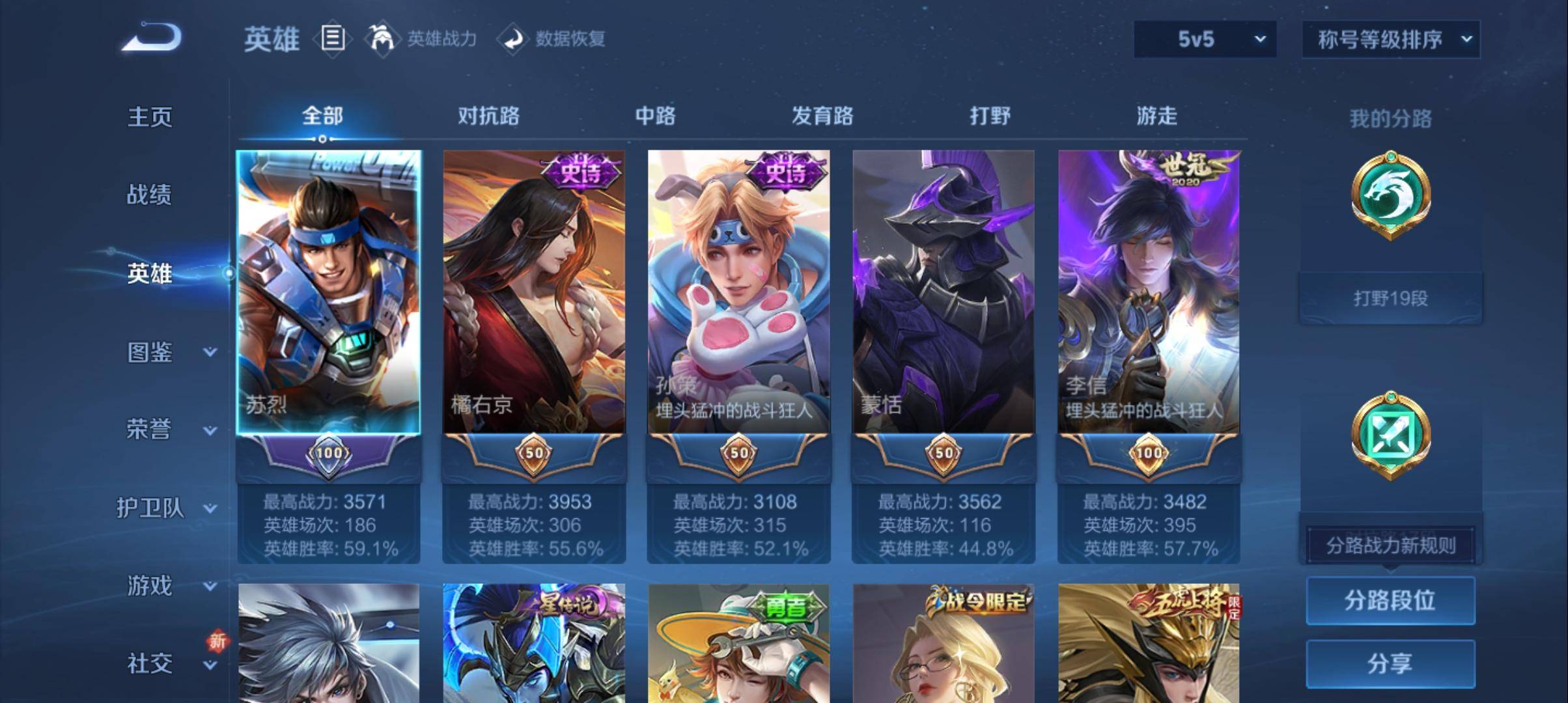Image resolution: width=1568 pixels, height=703 pixels.
Task: Tap the 分享 share button
Action: click(1390, 663)
